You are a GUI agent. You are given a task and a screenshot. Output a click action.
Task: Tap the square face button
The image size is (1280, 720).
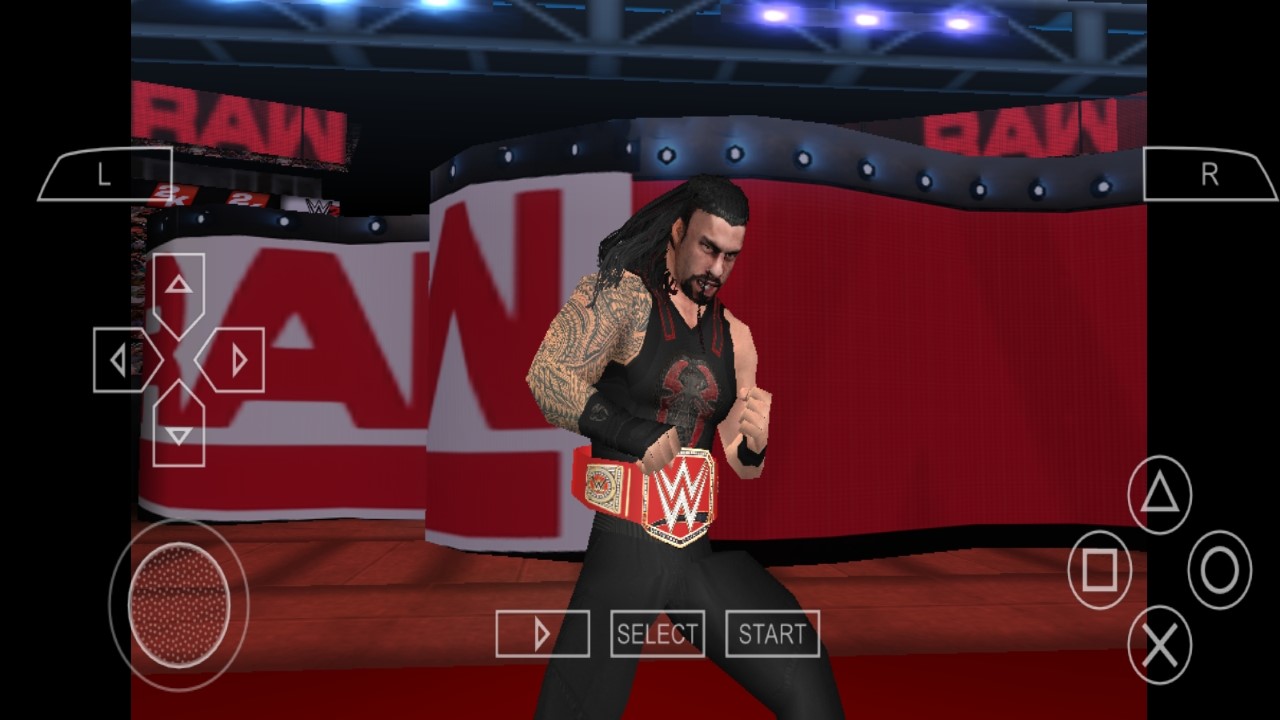(1100, 570)
